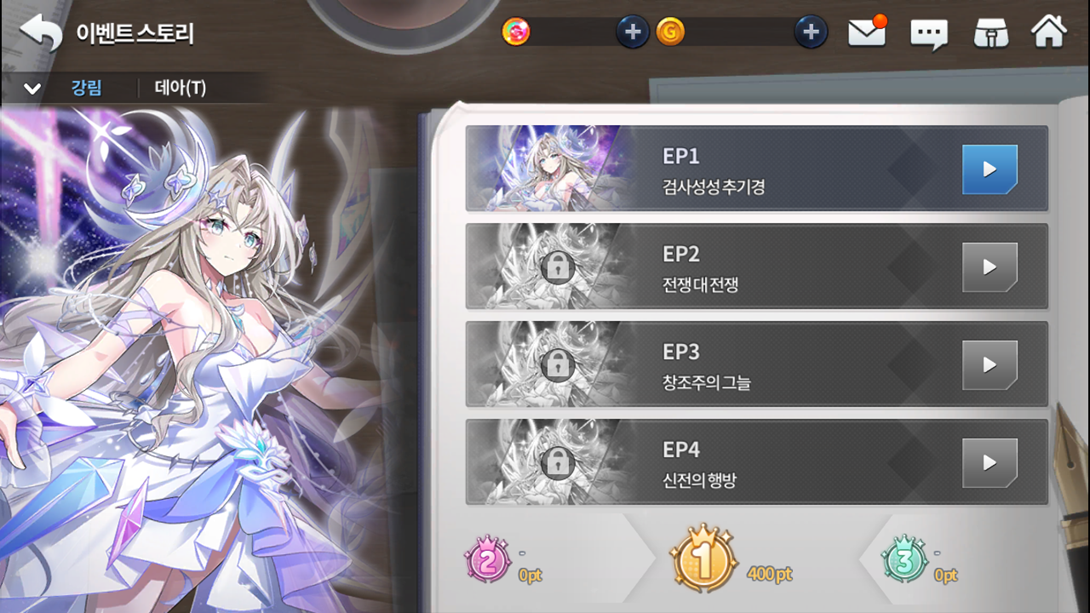This screenshot has width=1090, height=613.
Task: Select the locked EP3 episode row
Action: [756, 365]
